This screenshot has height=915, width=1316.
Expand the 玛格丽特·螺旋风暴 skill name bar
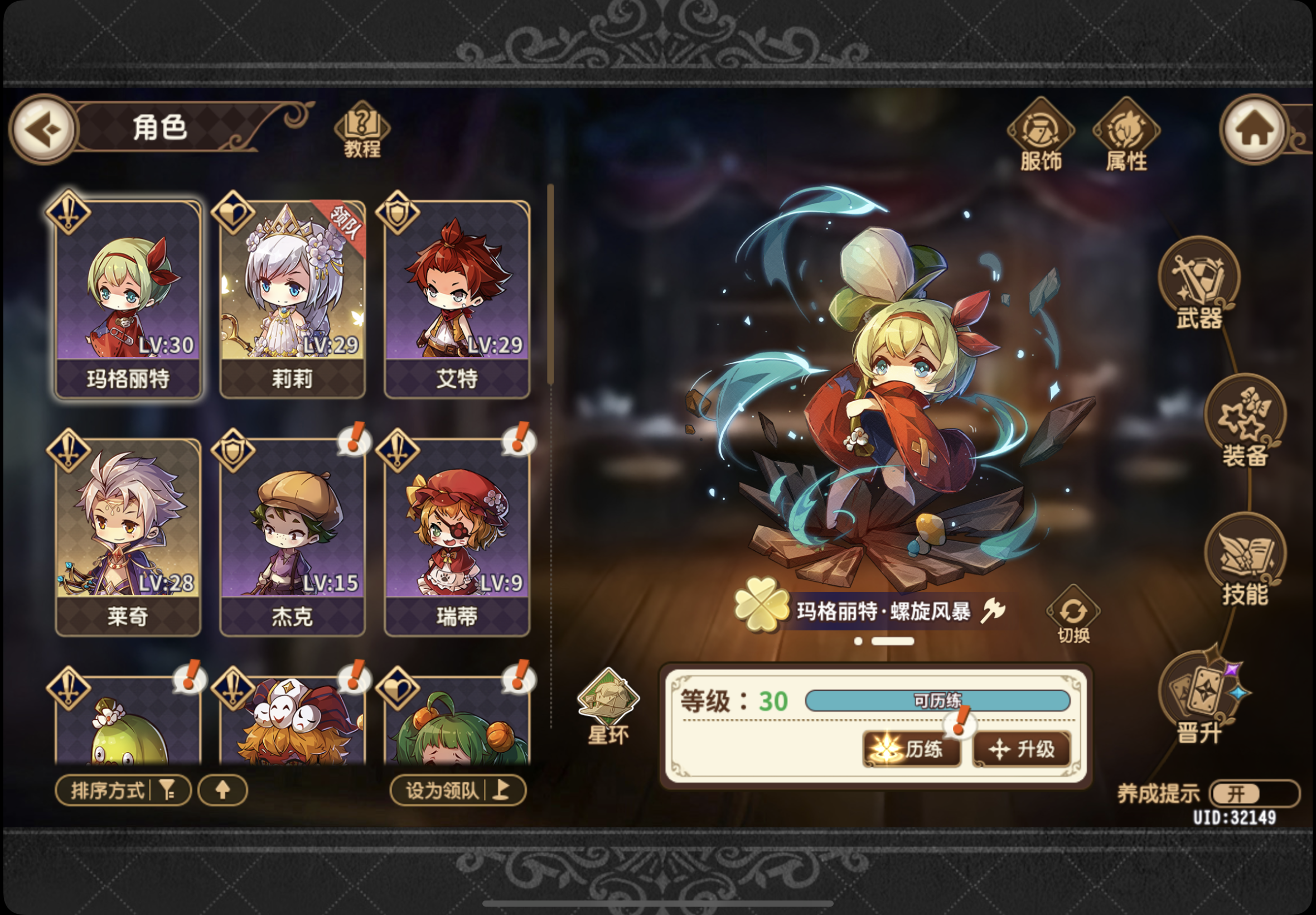(892, 611)
